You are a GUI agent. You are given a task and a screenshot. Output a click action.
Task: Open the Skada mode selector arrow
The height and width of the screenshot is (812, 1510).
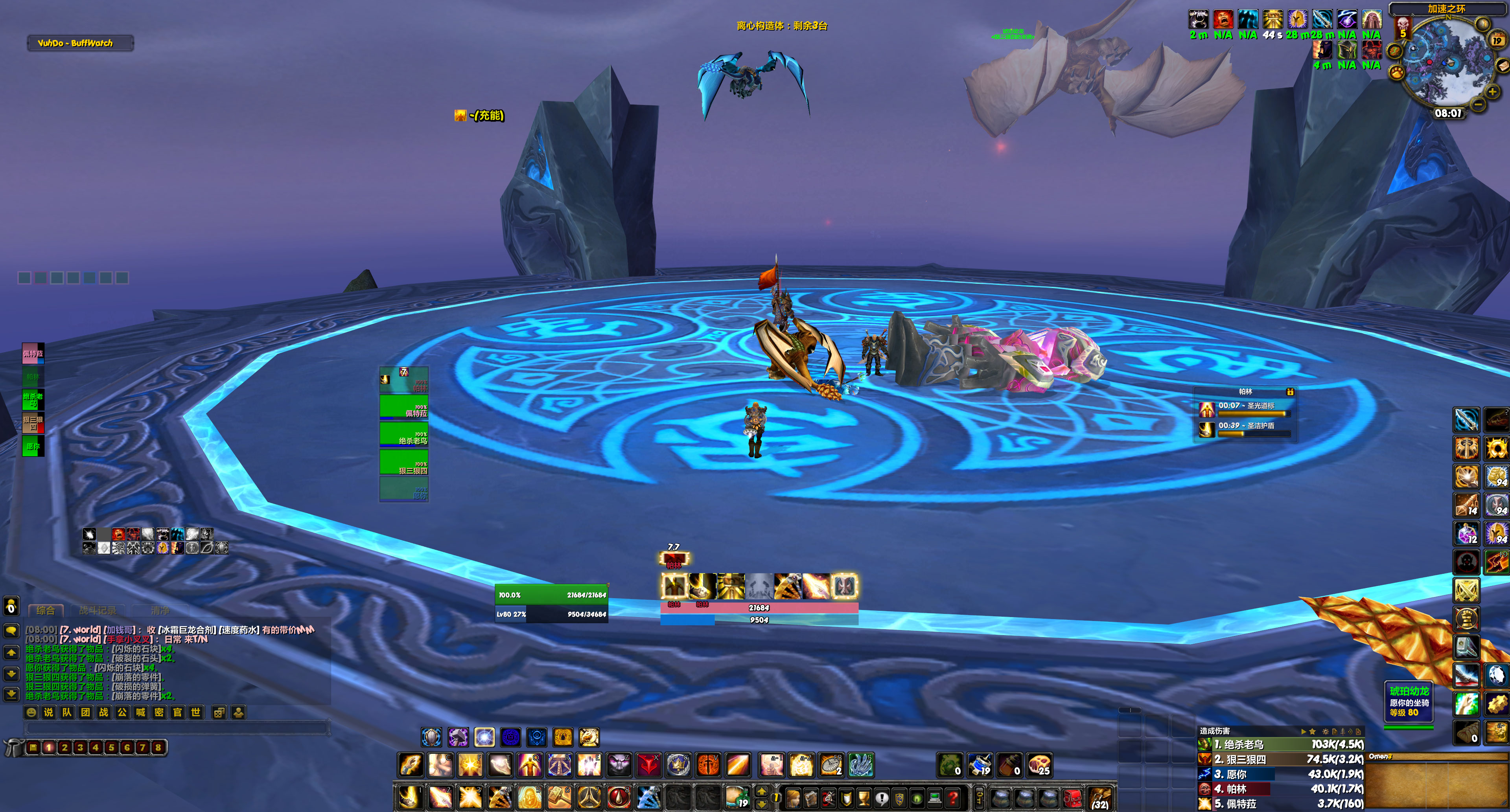(x=1304, y=731)
